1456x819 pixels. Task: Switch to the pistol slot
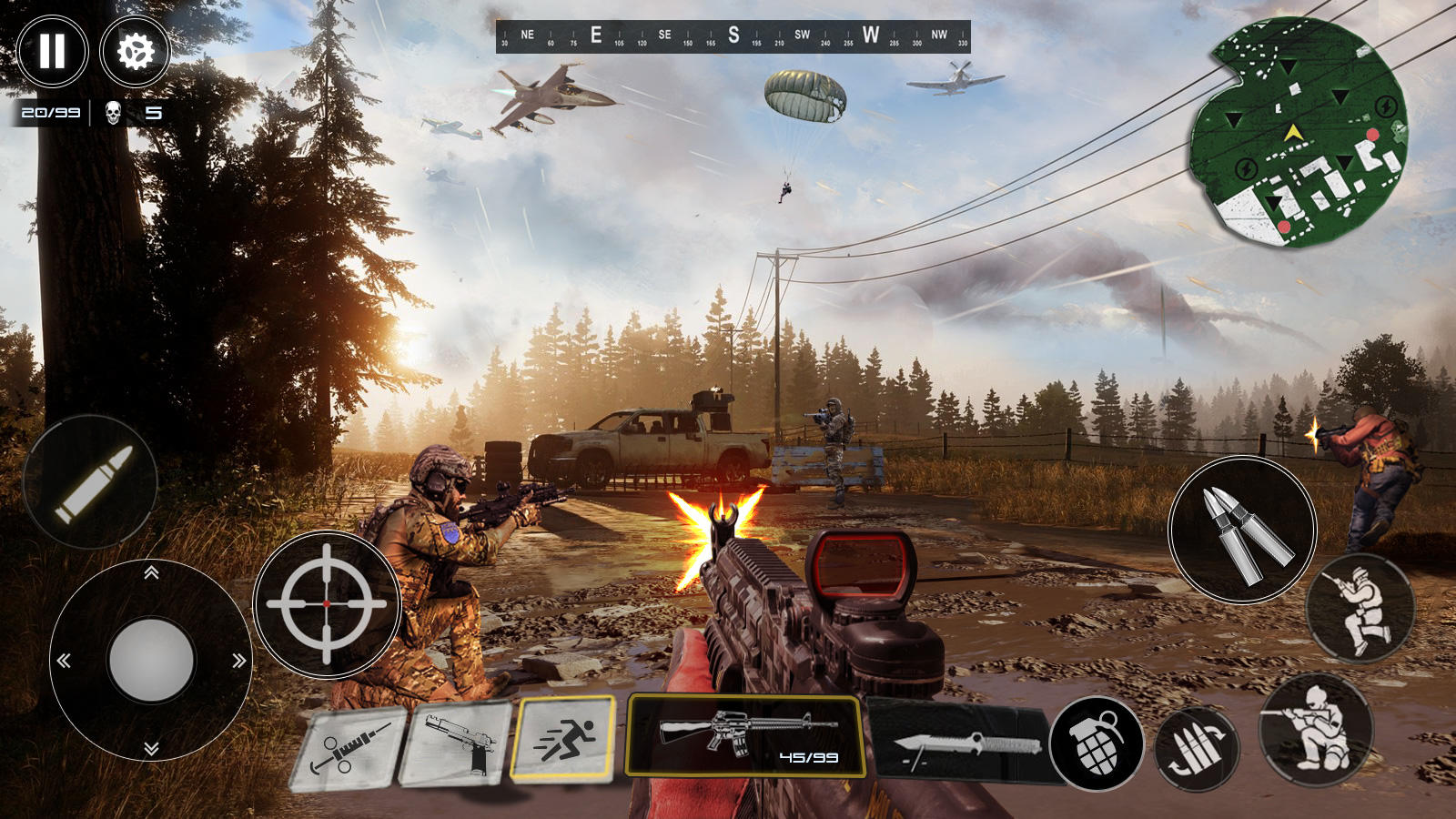[x=457, y=743]
